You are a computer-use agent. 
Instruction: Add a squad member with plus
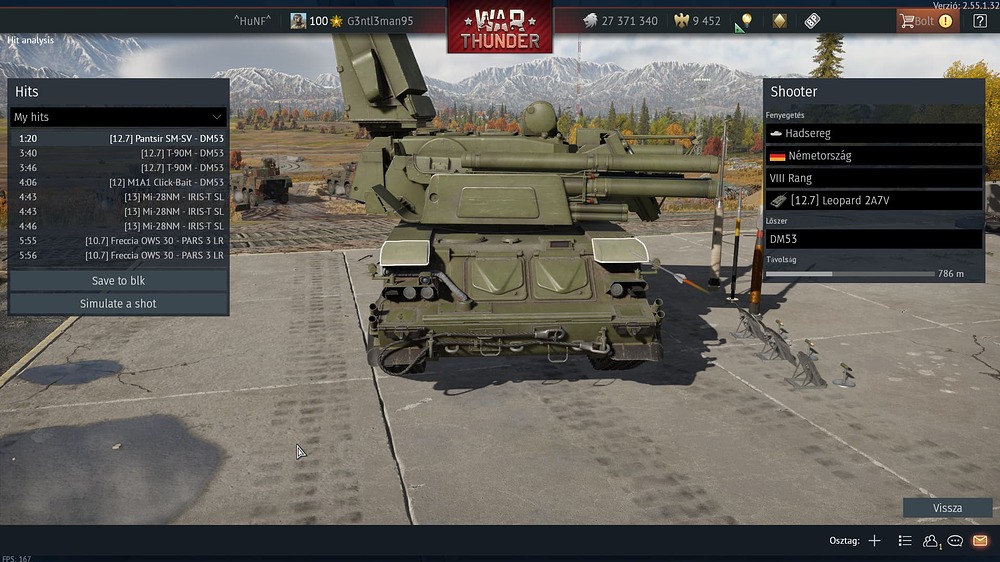[x=874, y=541]
